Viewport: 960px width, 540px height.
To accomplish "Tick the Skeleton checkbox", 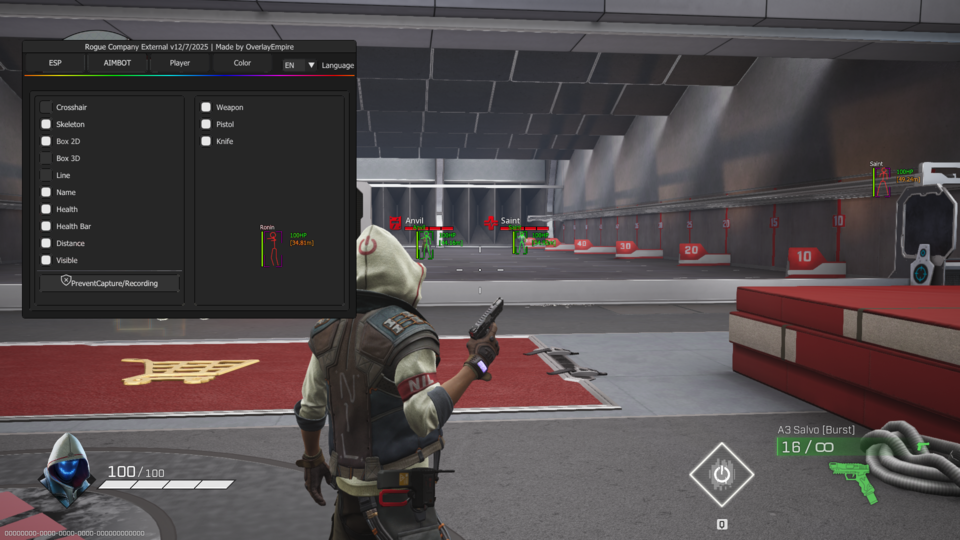I will [46, 124].
